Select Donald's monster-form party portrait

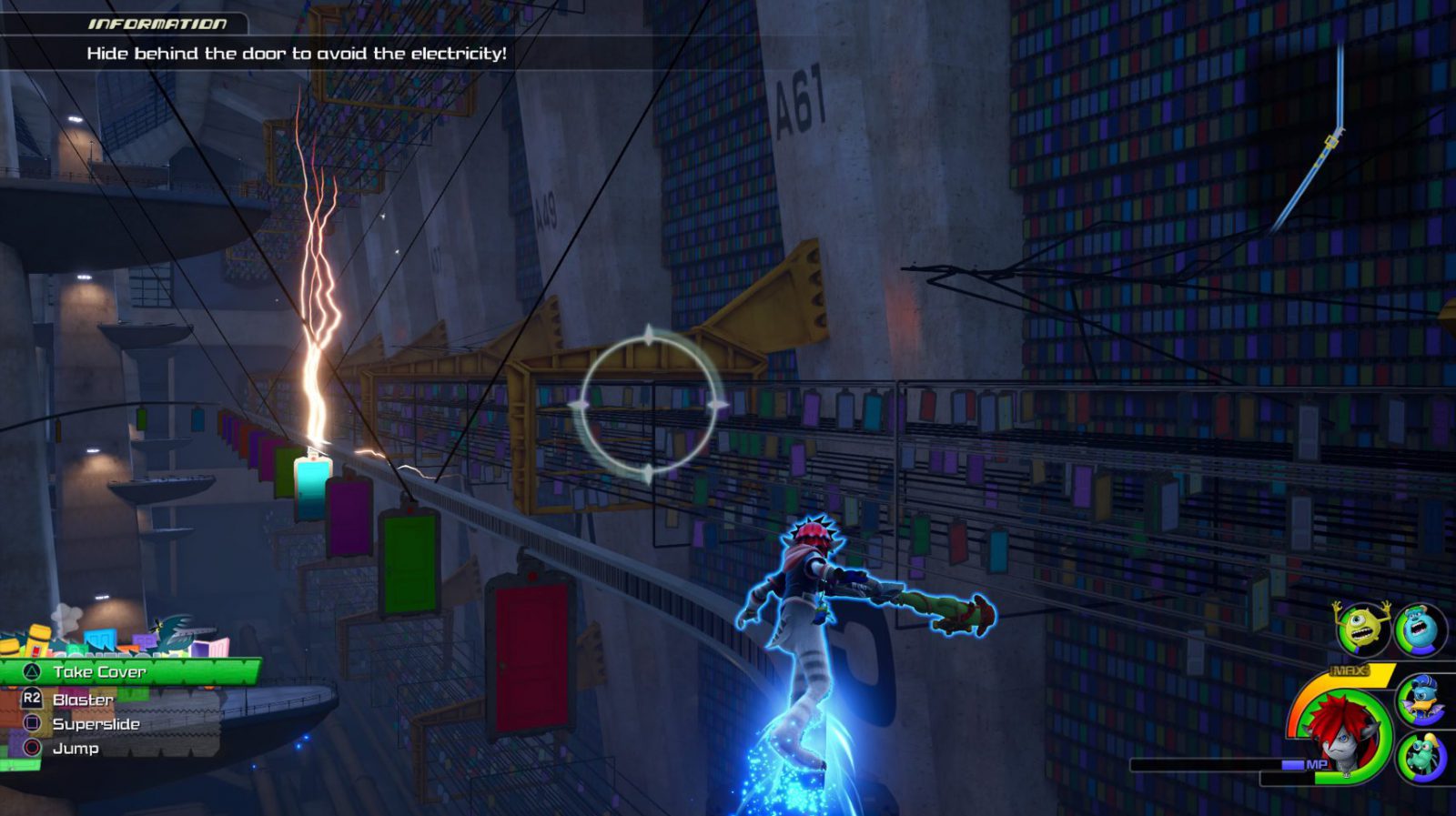(x=1420, y=700)
